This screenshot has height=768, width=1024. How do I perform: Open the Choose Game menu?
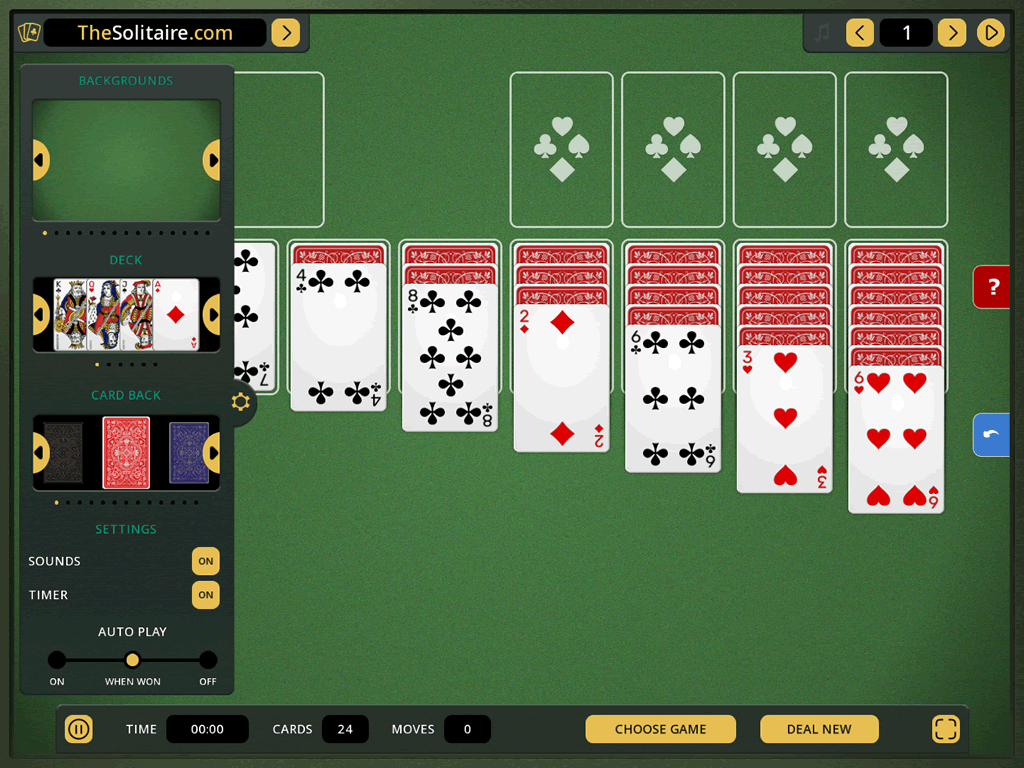pos(660,729)
